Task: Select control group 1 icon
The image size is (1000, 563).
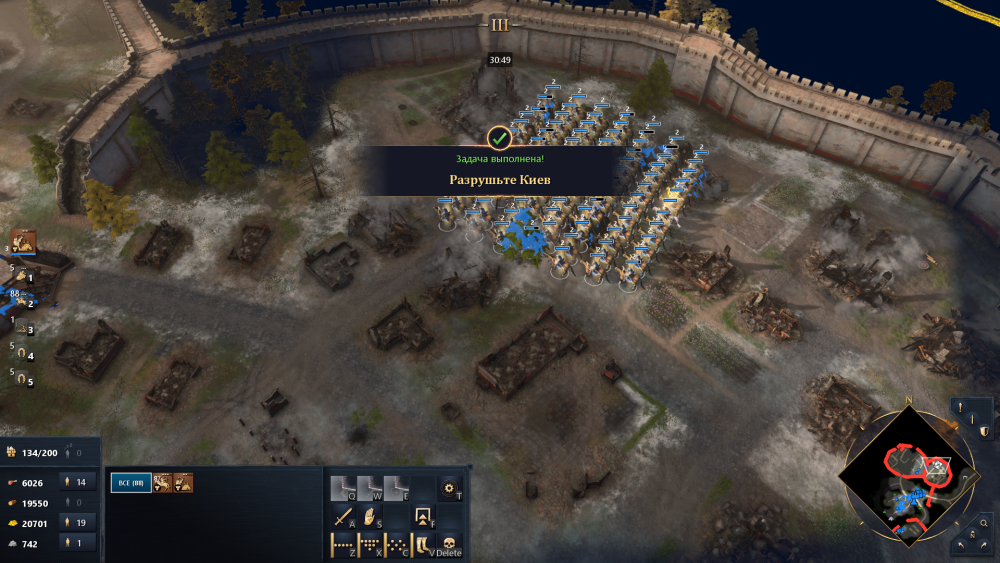Action: pos(22,276)
